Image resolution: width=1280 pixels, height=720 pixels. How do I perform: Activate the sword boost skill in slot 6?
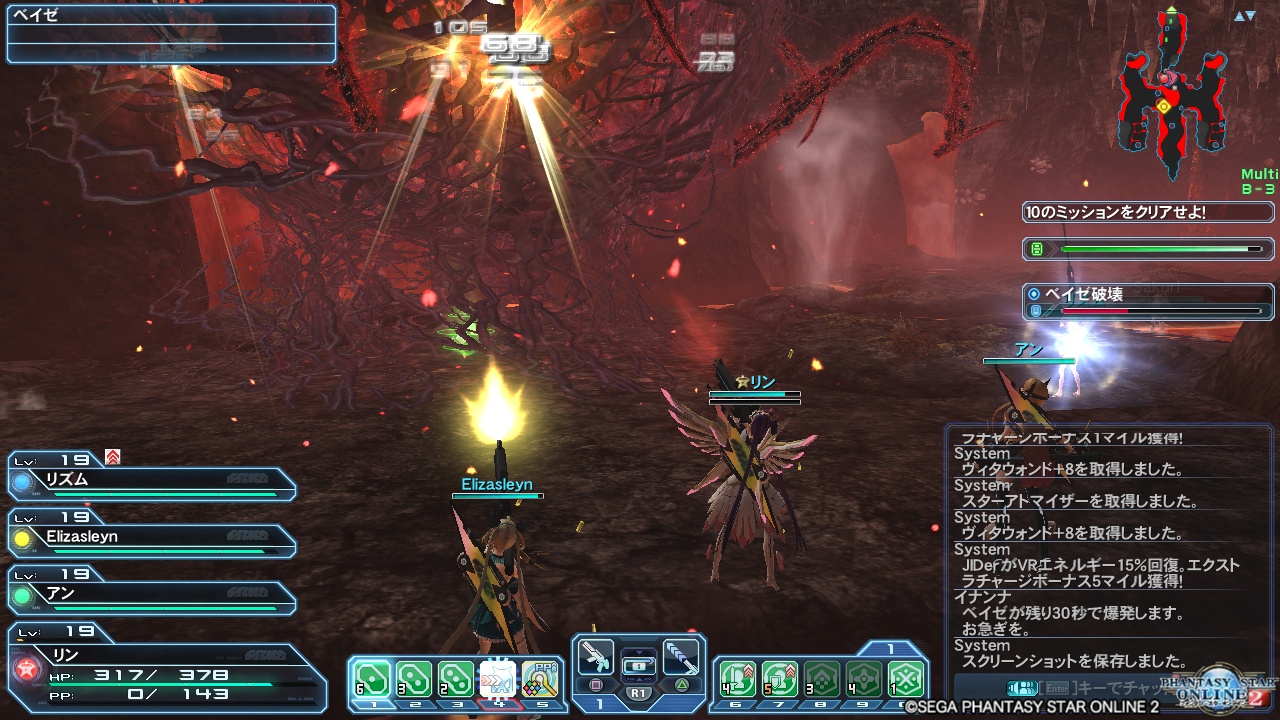tap(736, 679)
